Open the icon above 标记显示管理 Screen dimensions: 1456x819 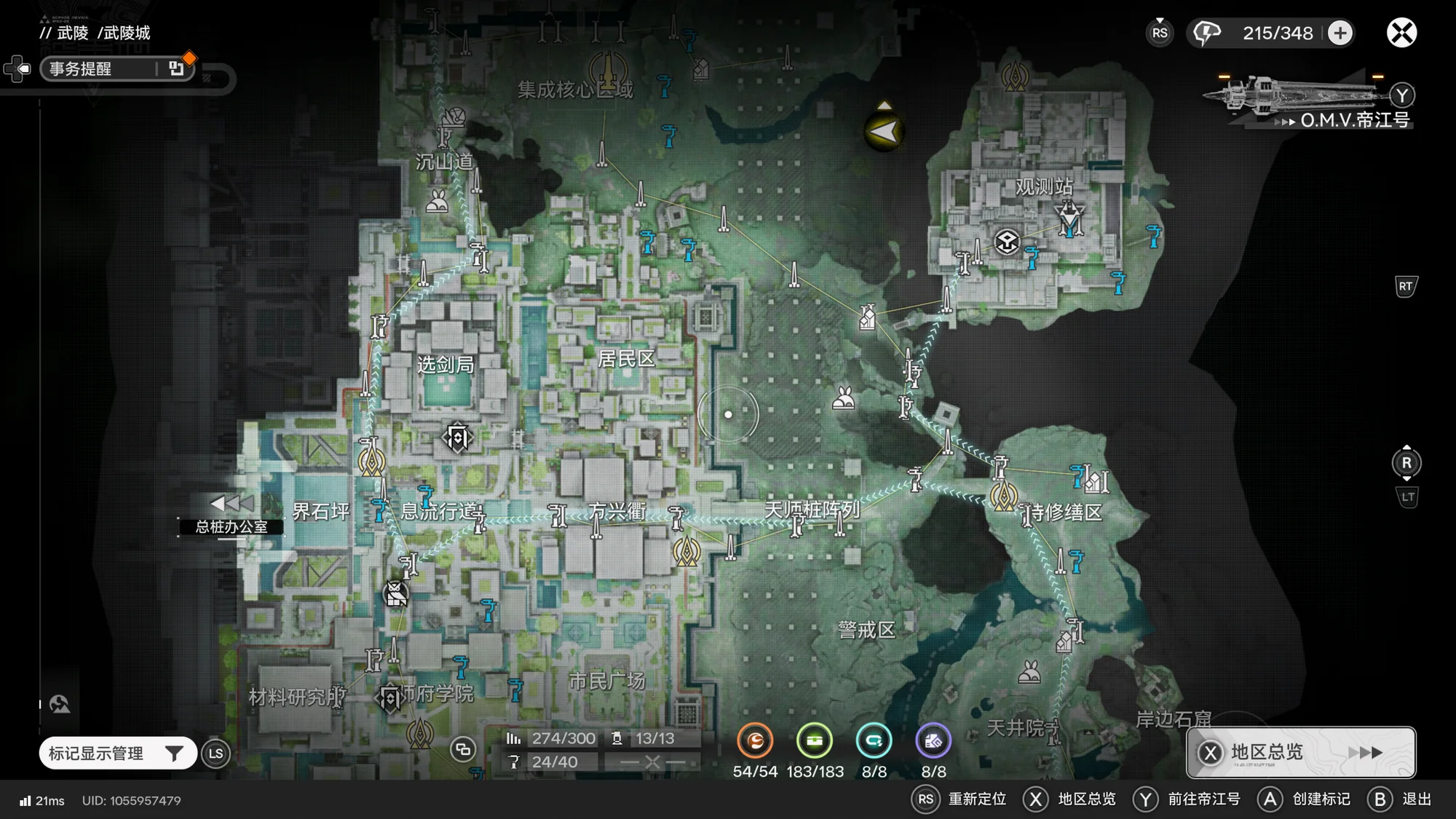(x=60, y=704)
